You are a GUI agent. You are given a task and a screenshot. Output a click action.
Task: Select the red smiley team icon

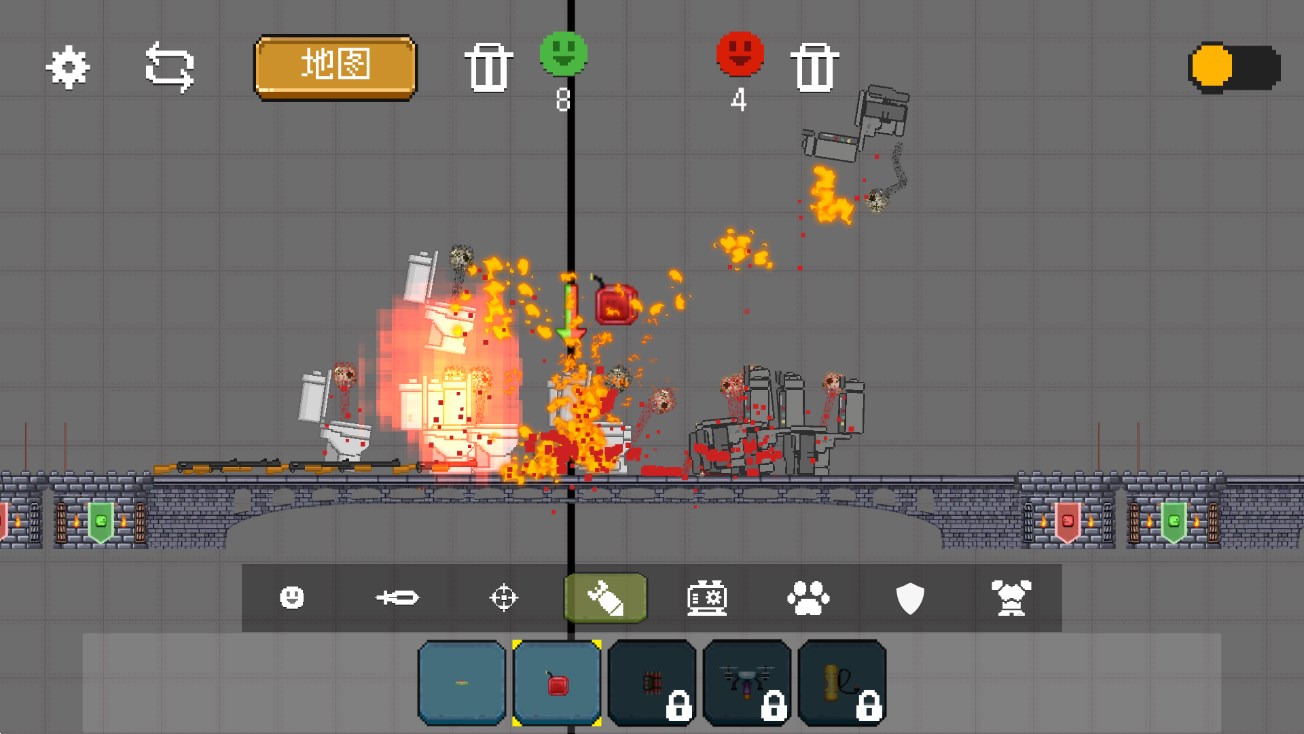point(740,53)
